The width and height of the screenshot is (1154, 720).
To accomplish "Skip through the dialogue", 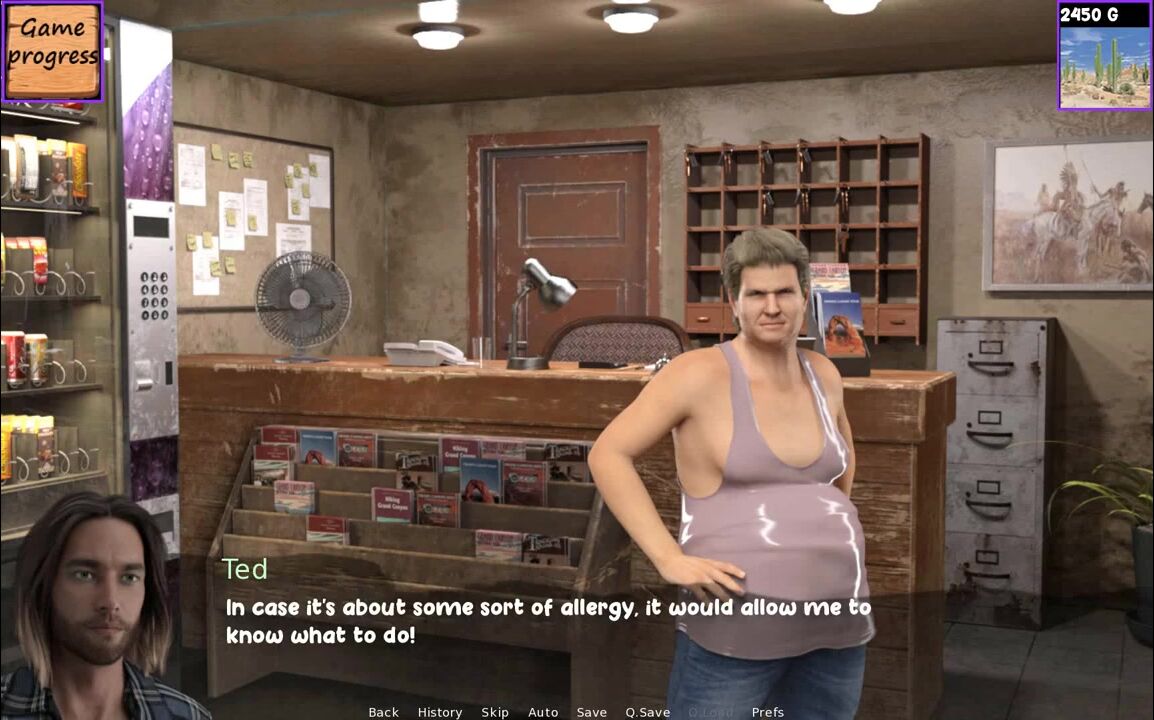I will point(495,712).
